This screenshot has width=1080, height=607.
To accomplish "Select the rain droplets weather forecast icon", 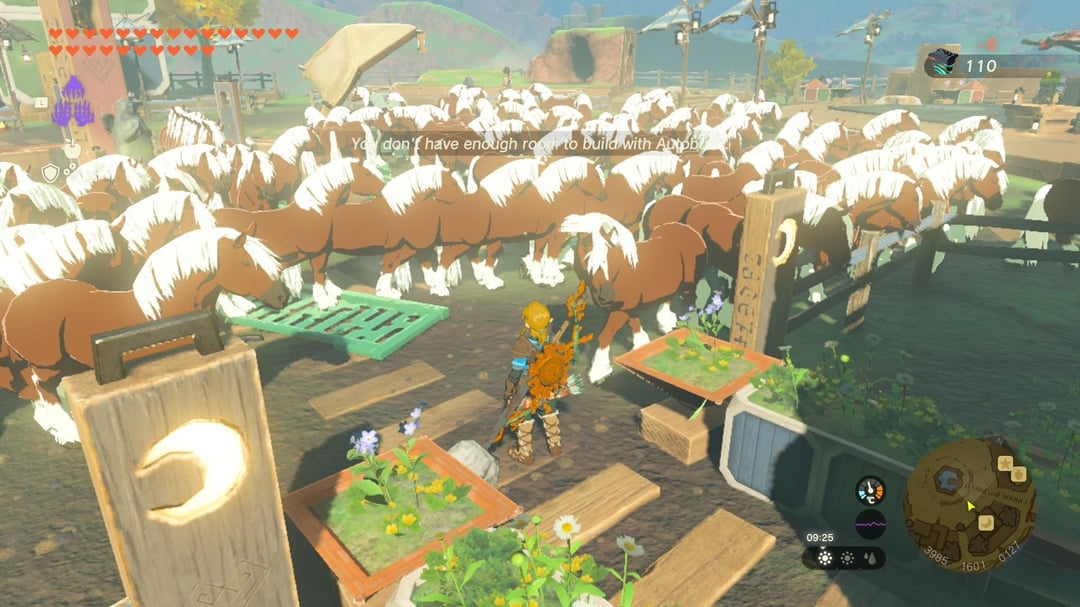I will click(x=871, y=557).
